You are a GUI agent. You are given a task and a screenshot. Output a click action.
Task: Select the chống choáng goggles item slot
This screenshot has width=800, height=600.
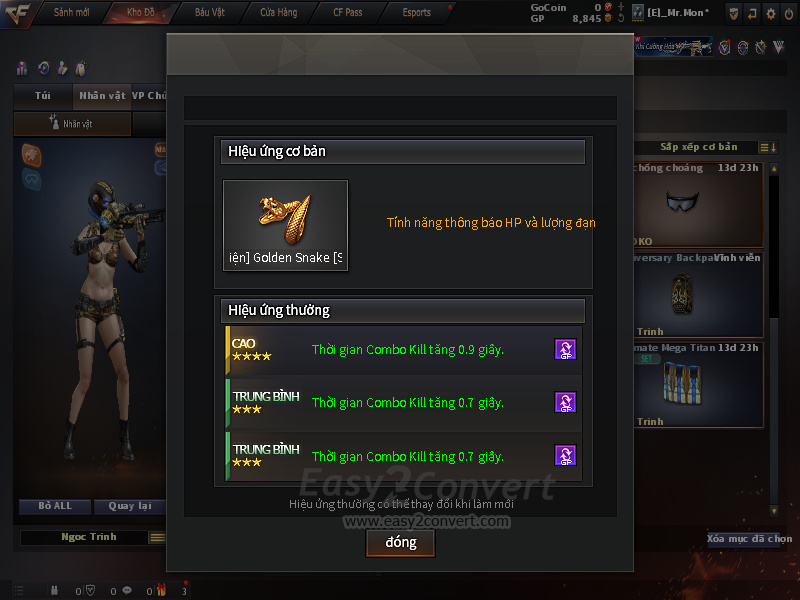693,204
